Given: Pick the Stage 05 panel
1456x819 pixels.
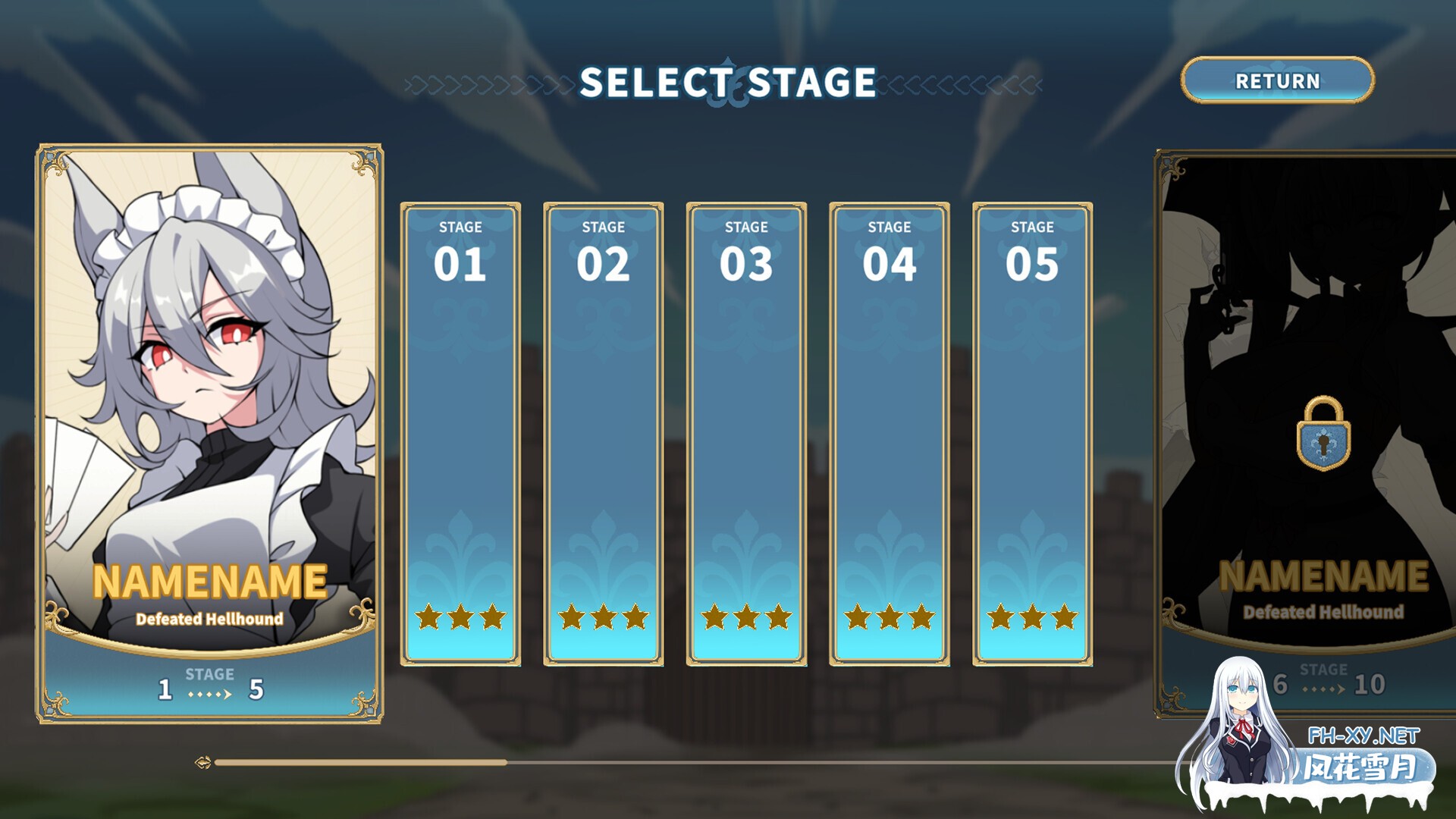Looking at the screenshot, I should (x=1032, y=434).
